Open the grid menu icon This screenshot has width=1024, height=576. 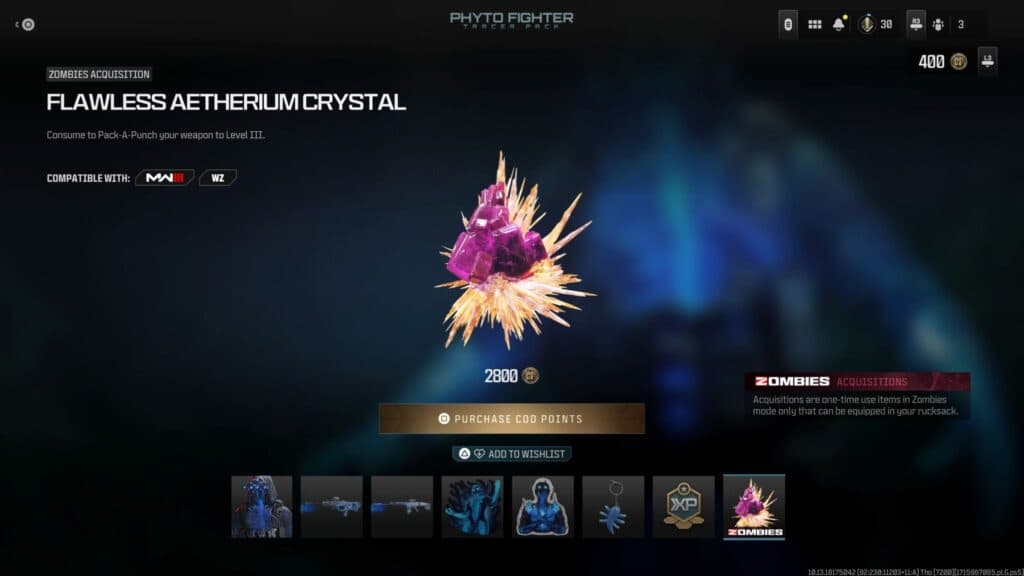pyautogui.click(x=815, y=24)
